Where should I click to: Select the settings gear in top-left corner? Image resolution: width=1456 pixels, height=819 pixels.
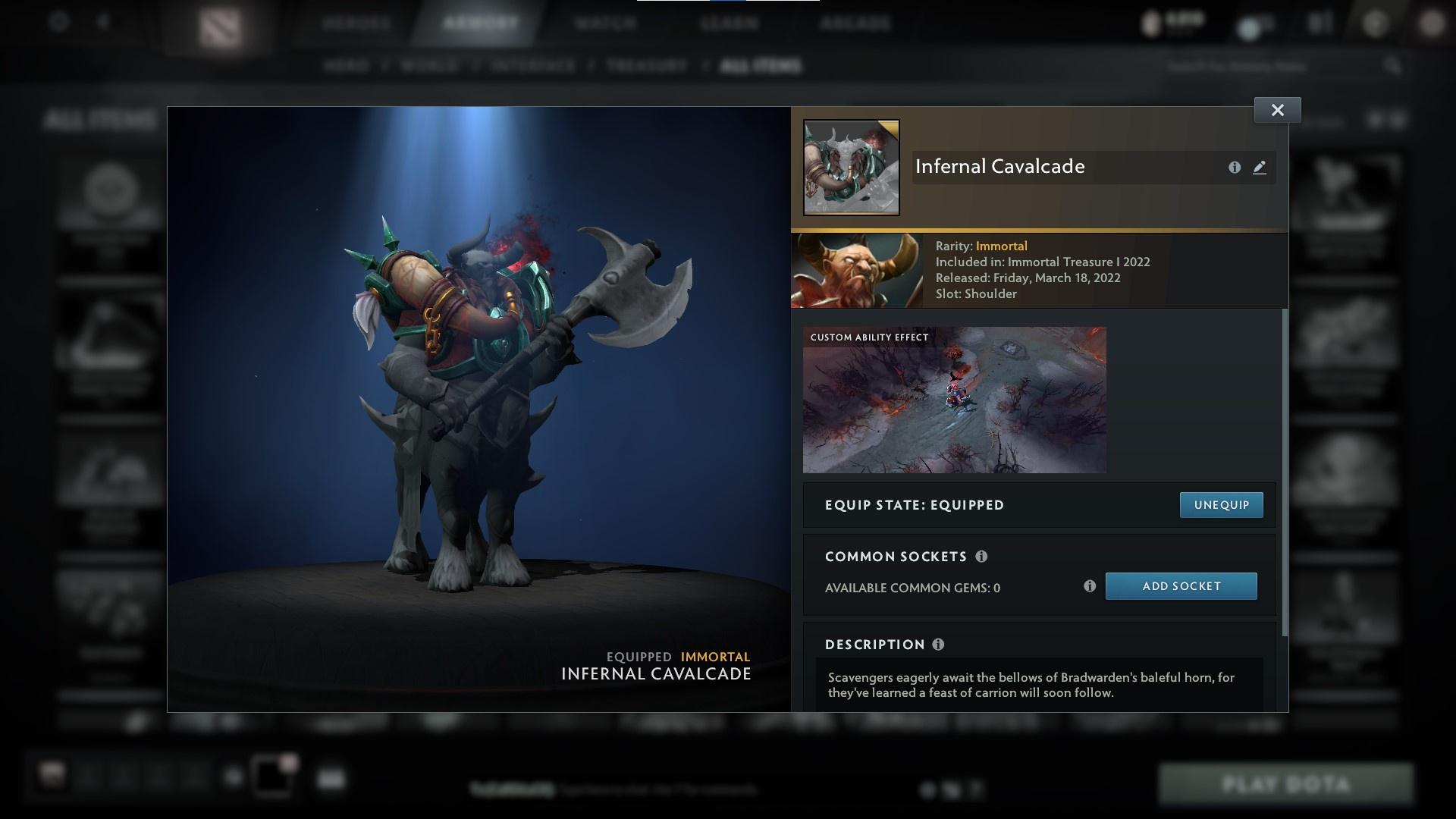pos(57,22)
